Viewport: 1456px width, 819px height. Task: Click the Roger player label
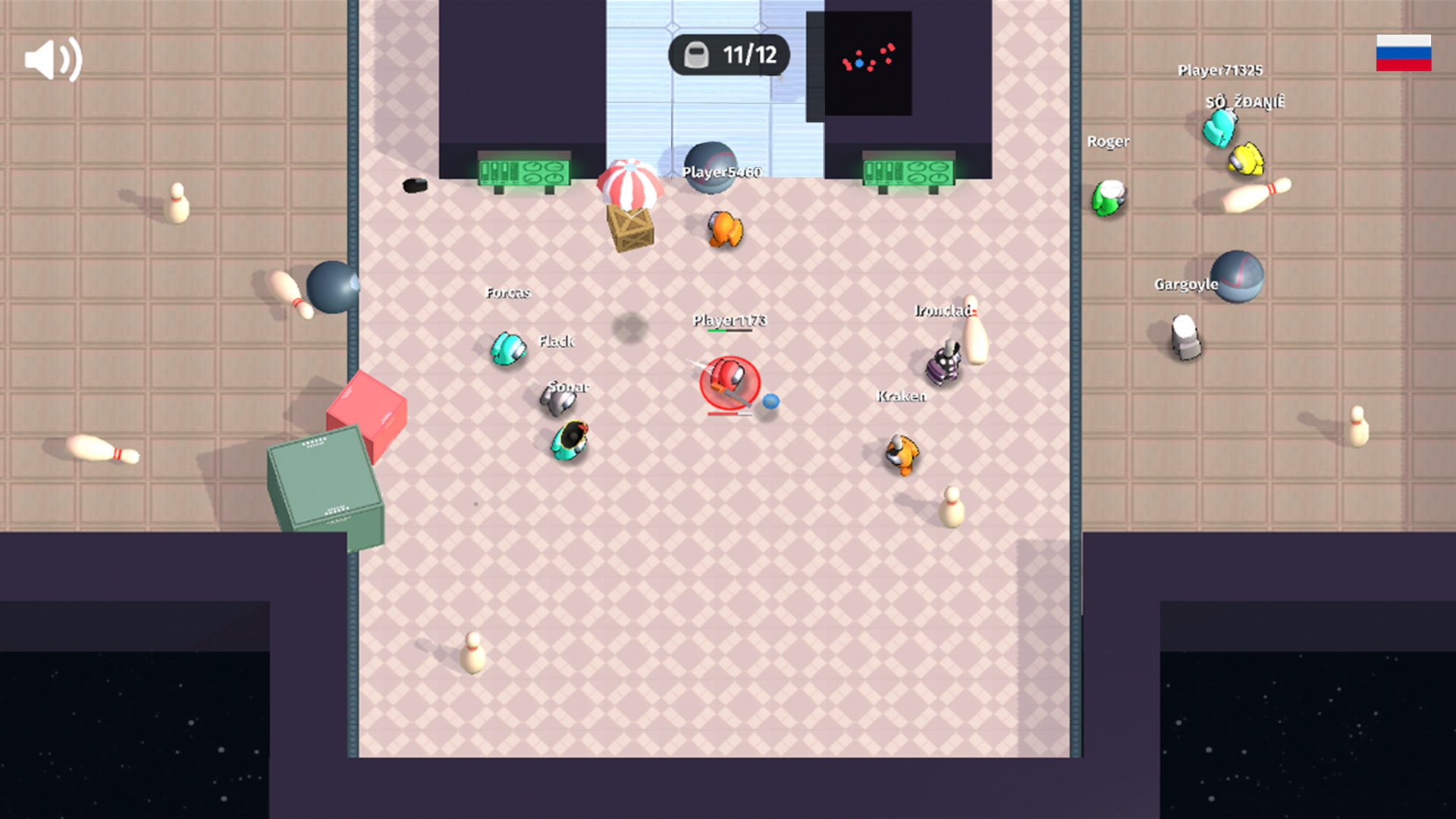1109,143
